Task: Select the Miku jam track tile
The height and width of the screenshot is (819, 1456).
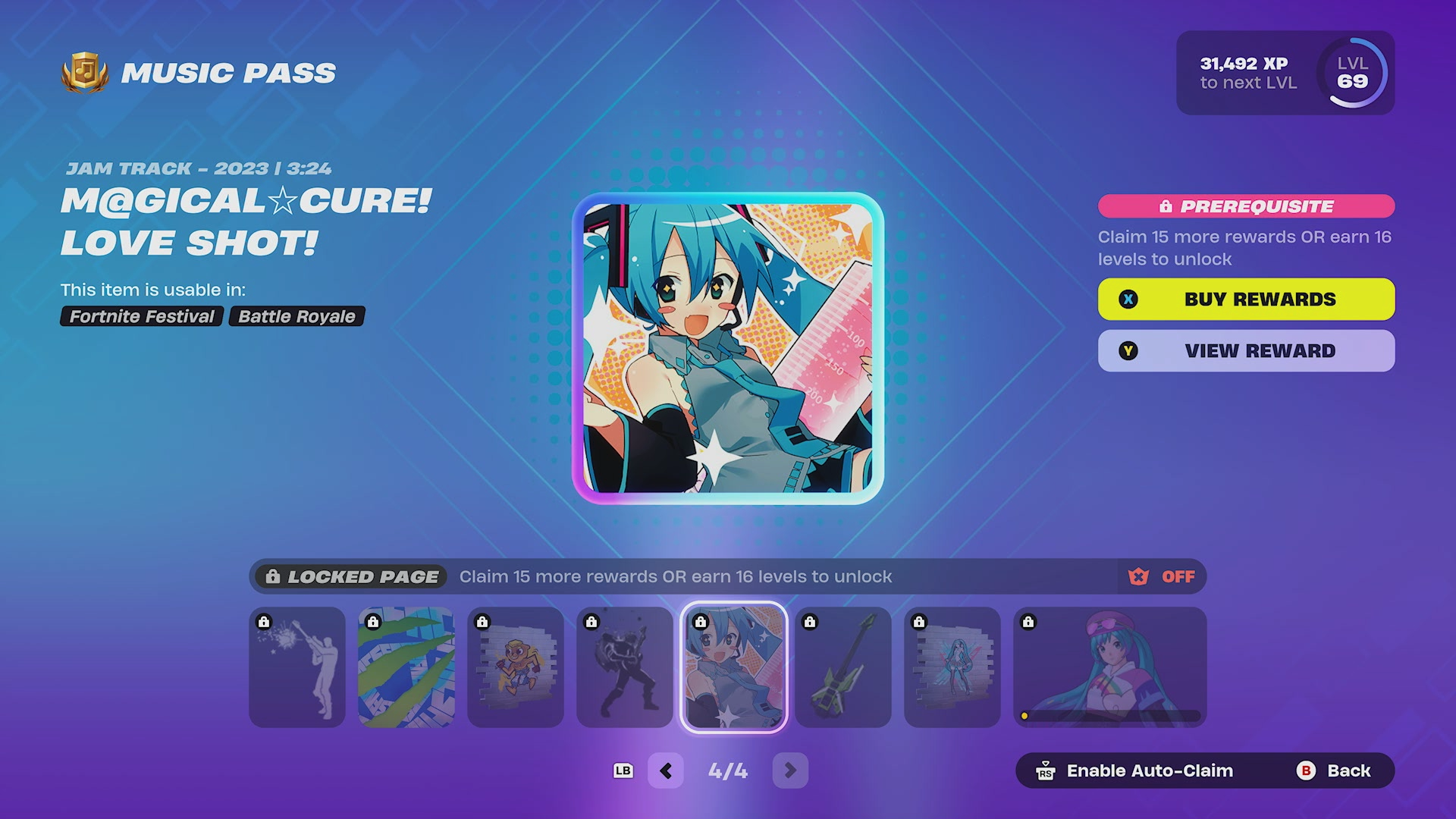Action: (733, 667)
